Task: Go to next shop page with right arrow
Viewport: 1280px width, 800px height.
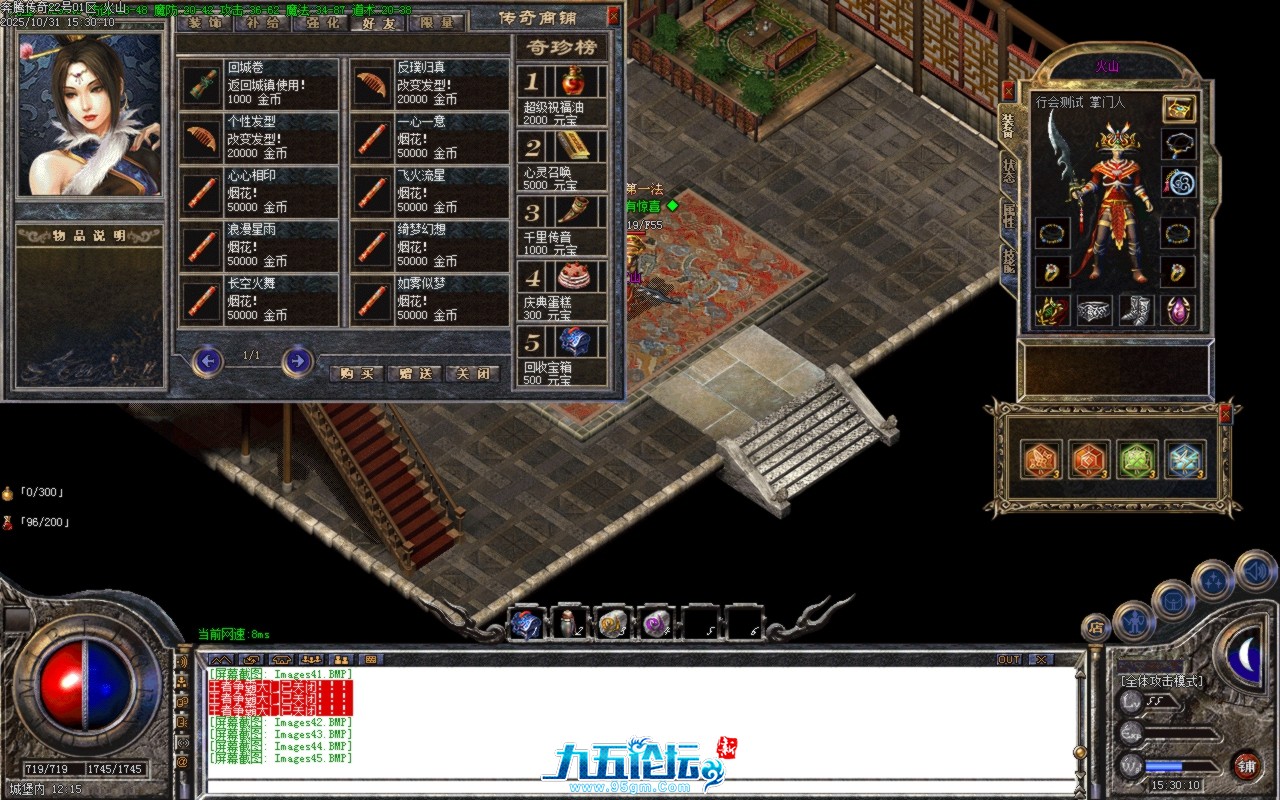Action: click(x=295, y=362)
